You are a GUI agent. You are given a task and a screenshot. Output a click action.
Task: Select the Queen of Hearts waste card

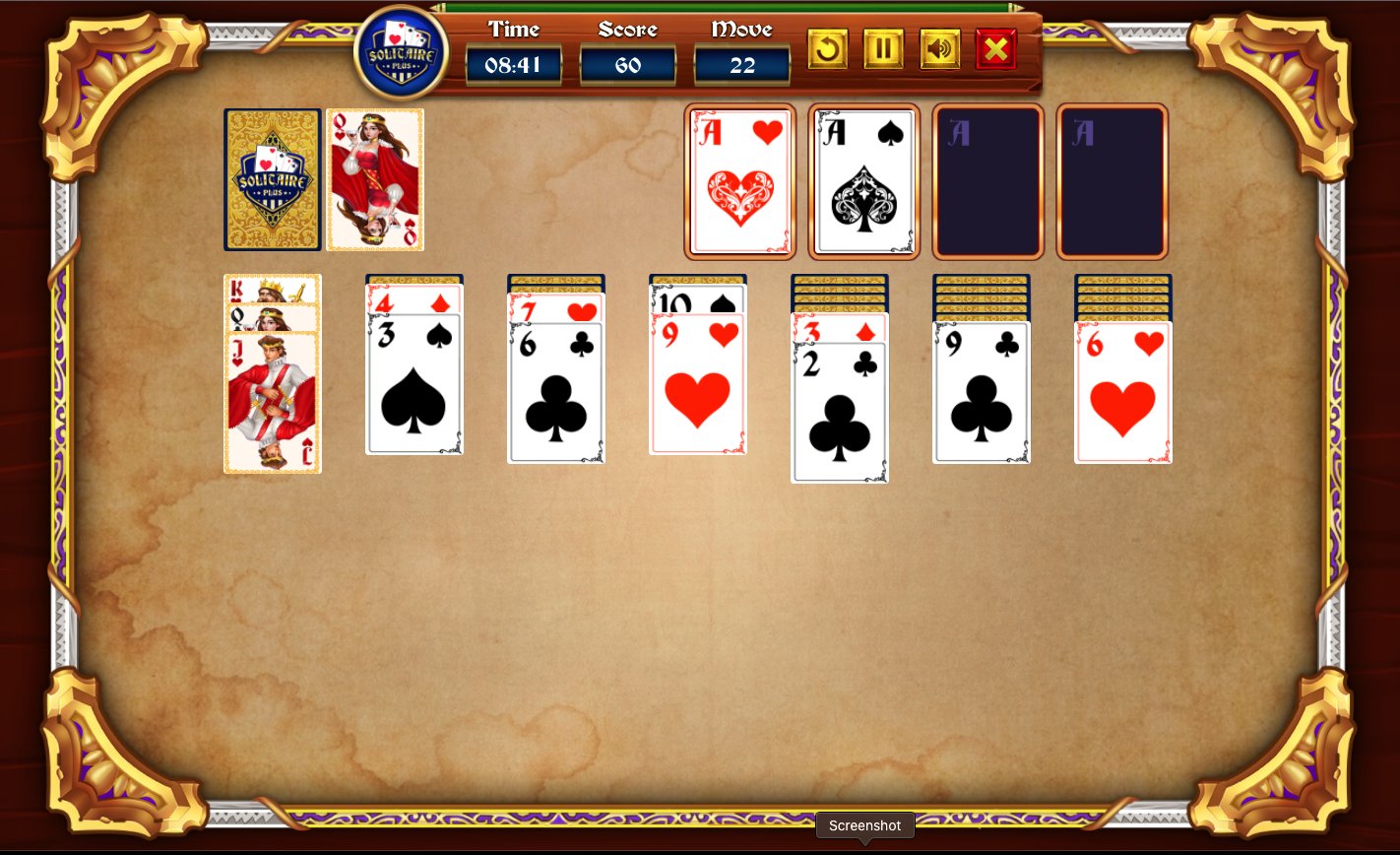[x=374, y=178]
